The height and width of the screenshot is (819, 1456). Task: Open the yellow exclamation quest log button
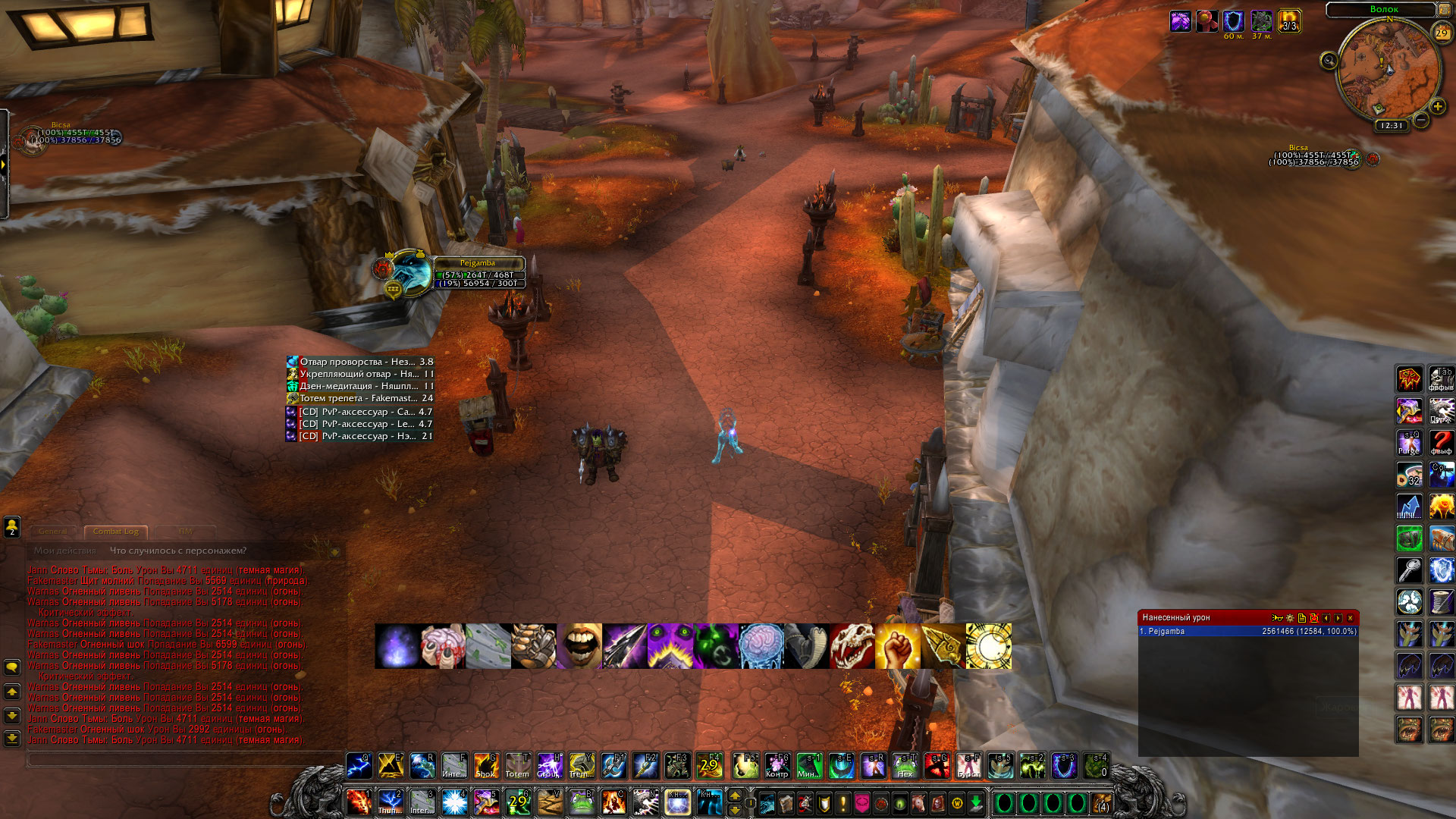pyautogui.click(x=843, y=802)
